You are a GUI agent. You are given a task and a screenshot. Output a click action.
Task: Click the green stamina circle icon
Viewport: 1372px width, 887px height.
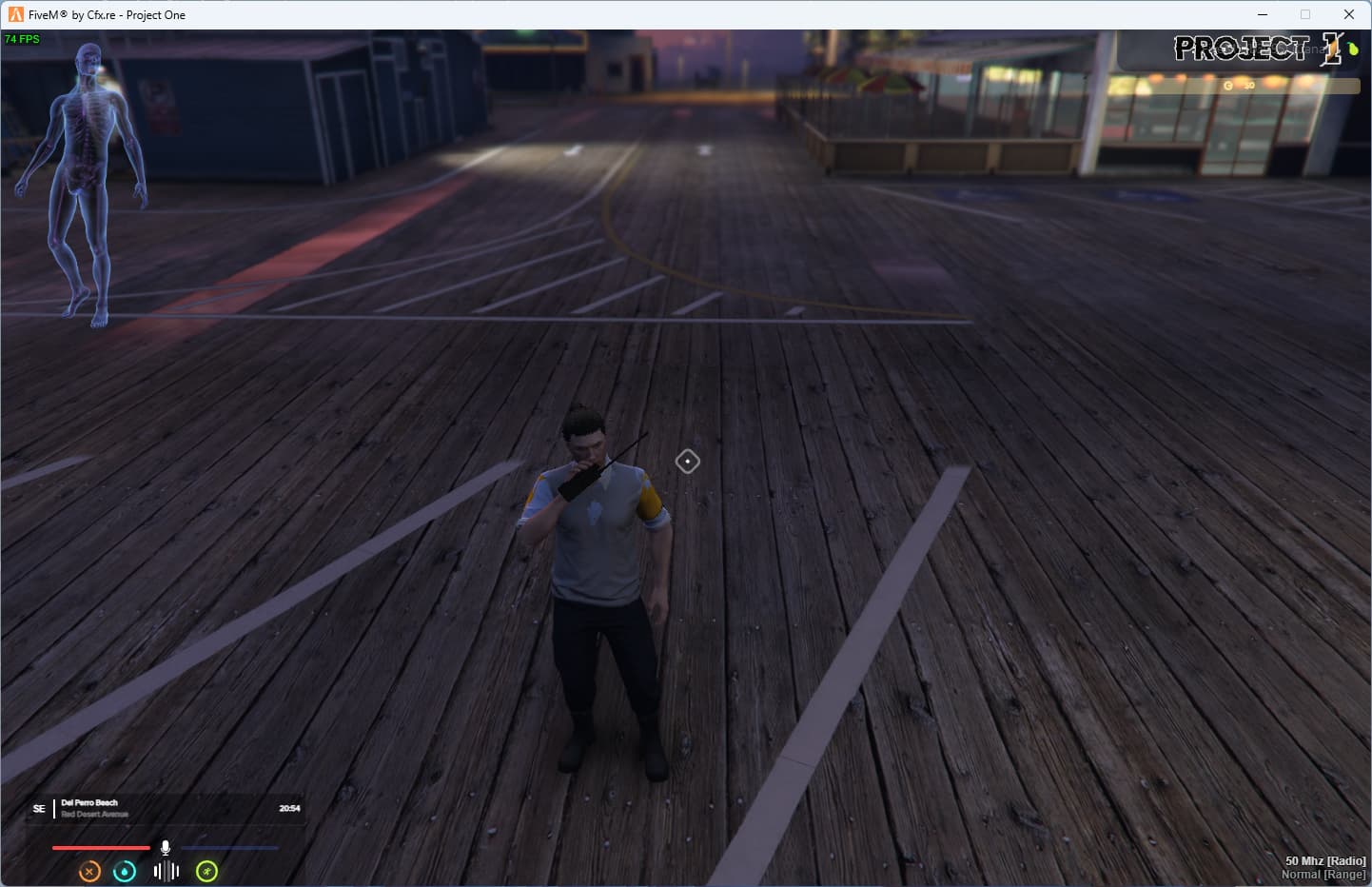click(x=207, y=871)
